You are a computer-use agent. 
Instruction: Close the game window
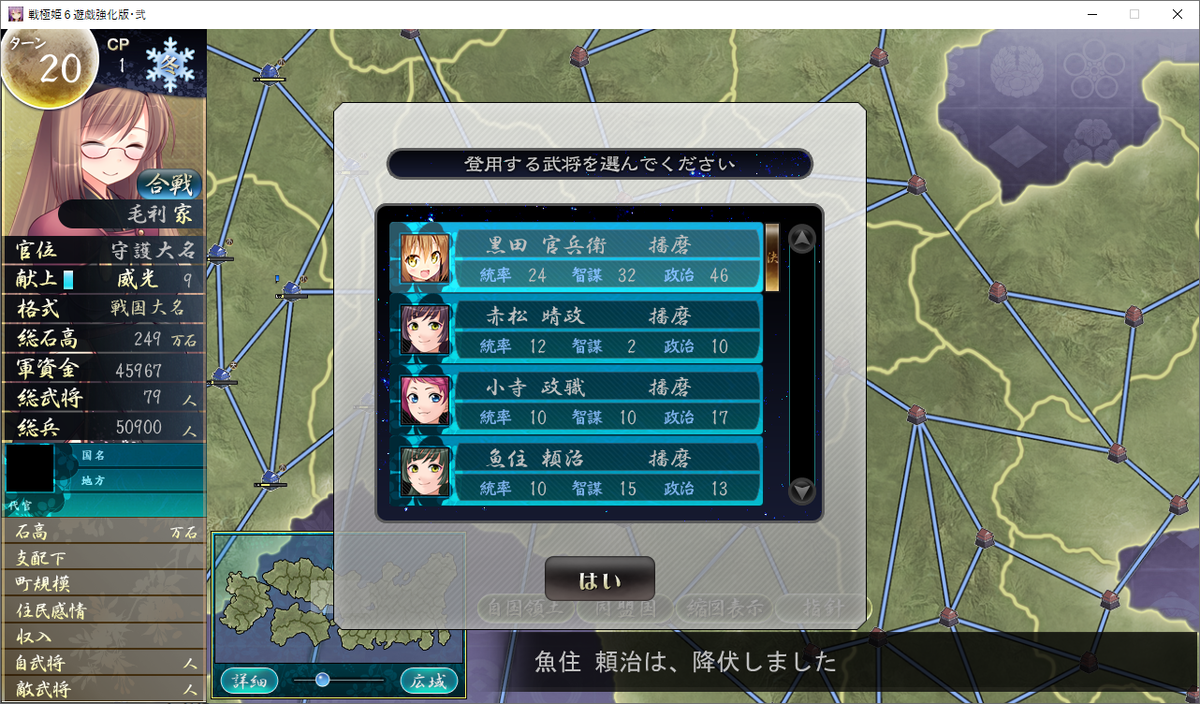[1176, 14]
